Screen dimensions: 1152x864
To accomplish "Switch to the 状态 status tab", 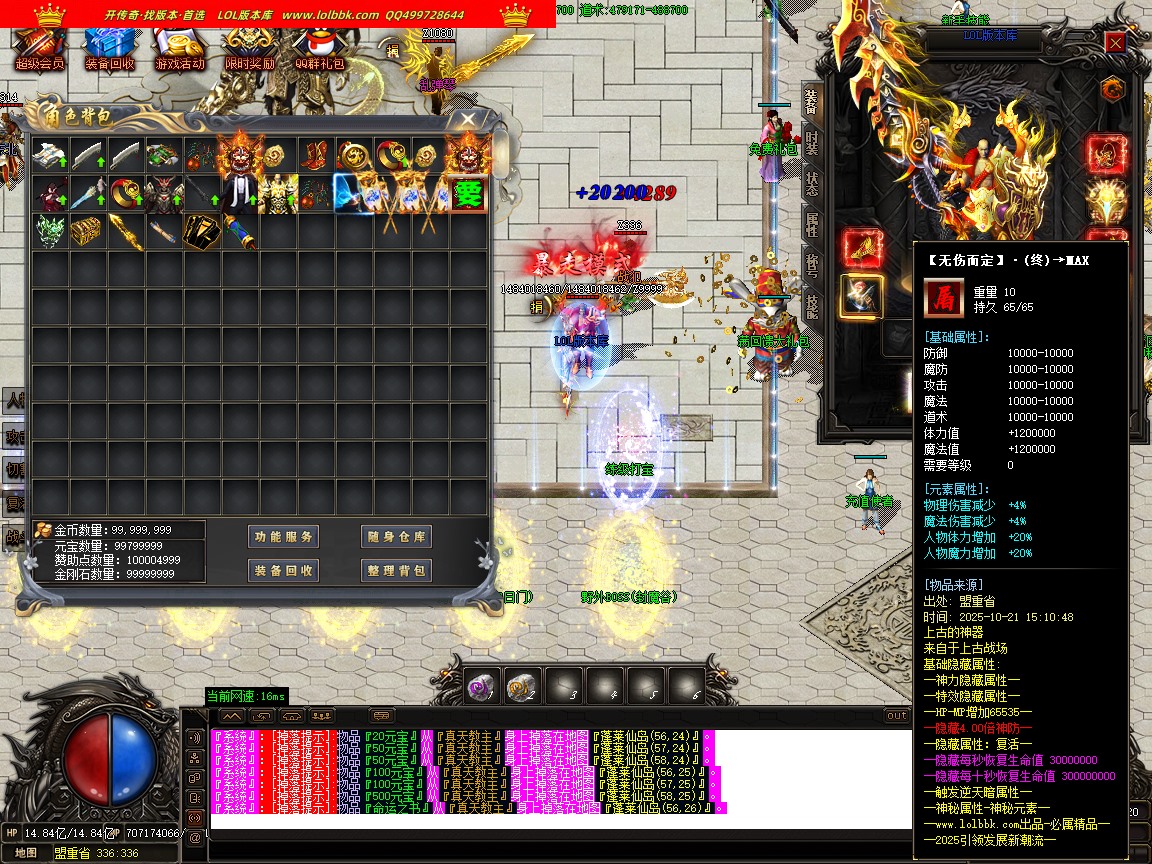I will click(x=811, y=185).
